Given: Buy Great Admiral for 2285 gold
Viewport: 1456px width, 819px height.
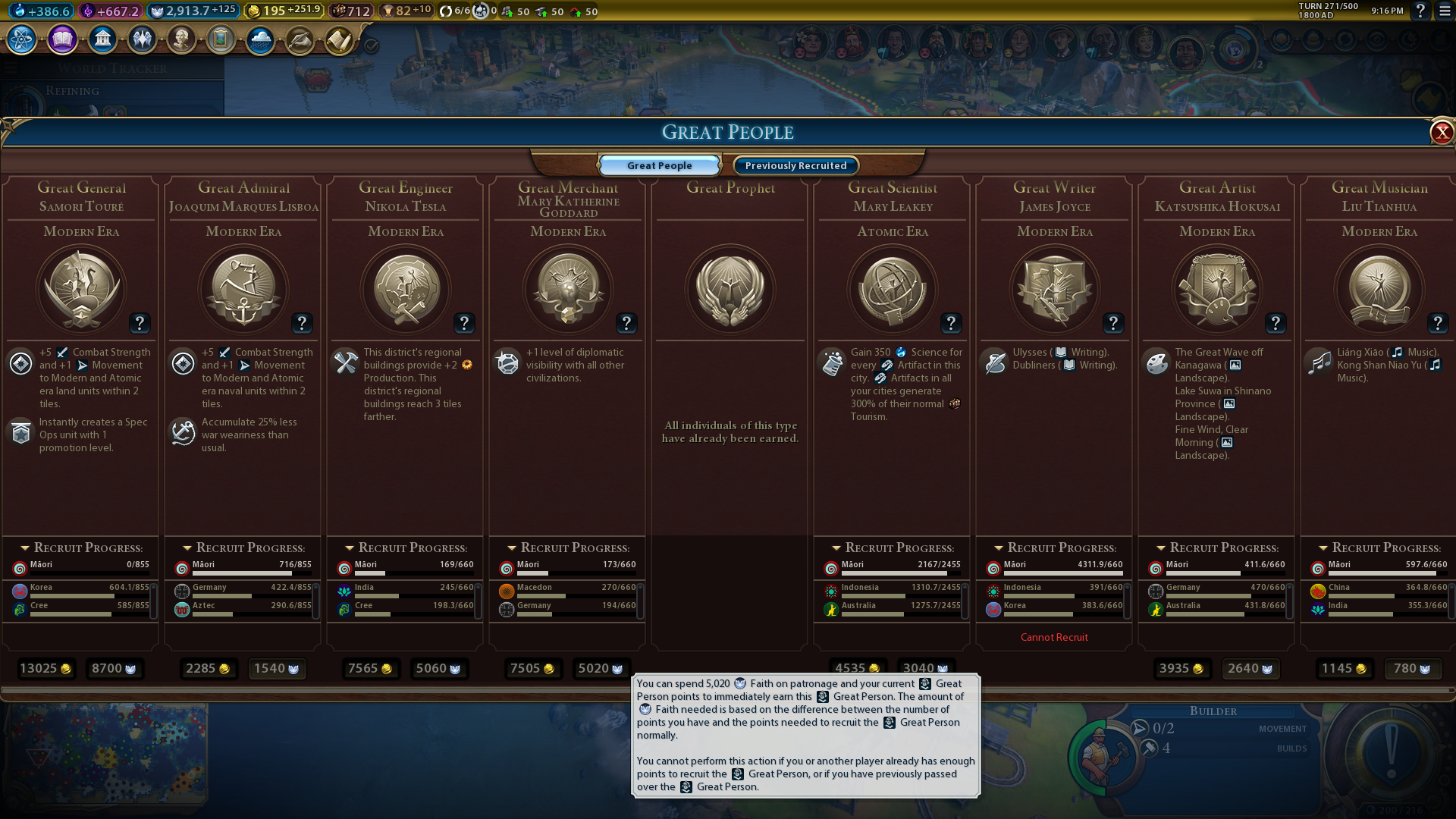Looking at the screenshot, I should click(208, 668).
